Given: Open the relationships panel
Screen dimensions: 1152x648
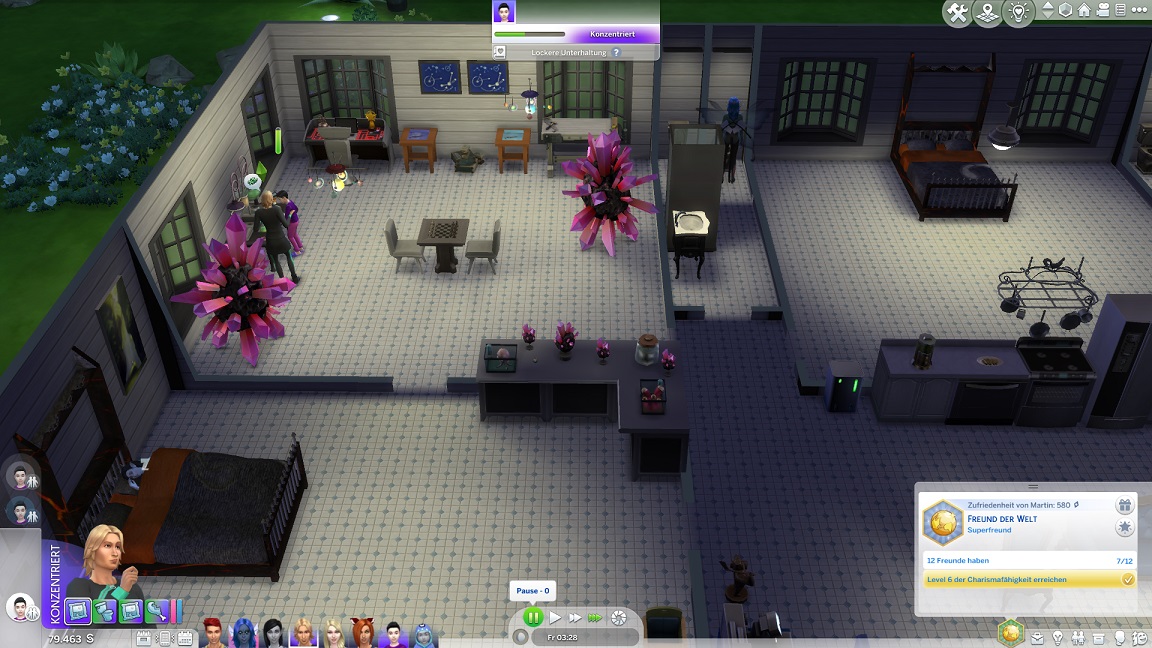Looking at the screenshot, I should (1079, 637).
